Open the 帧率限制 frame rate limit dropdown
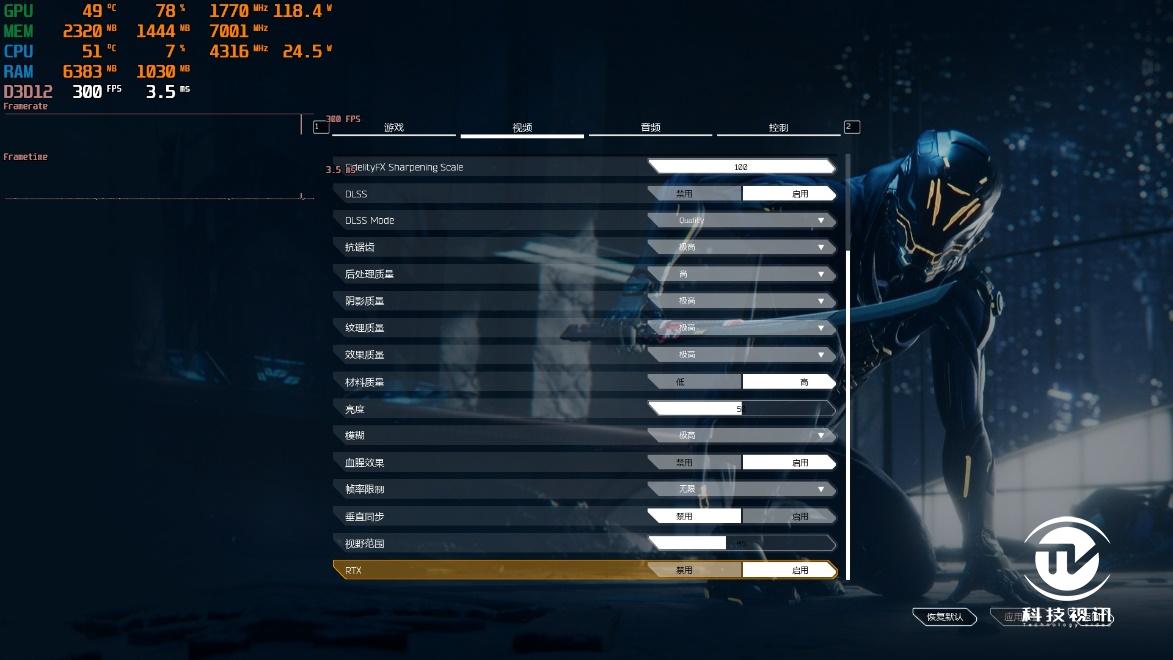Viewport: 1173px width, 660px height. [x=741, y=490]
